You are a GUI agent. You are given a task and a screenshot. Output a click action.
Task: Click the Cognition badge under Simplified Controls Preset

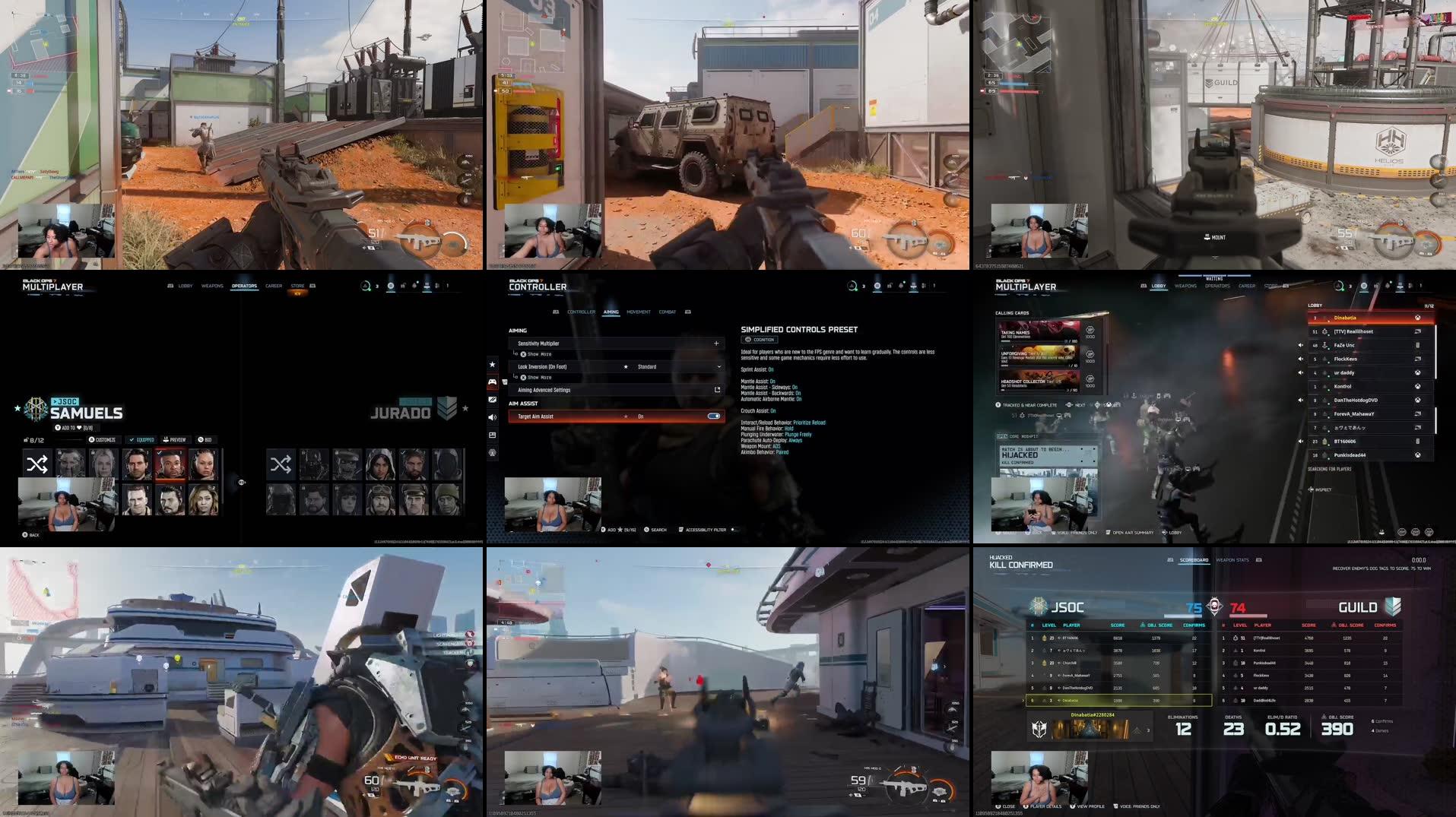click(760, 340)
